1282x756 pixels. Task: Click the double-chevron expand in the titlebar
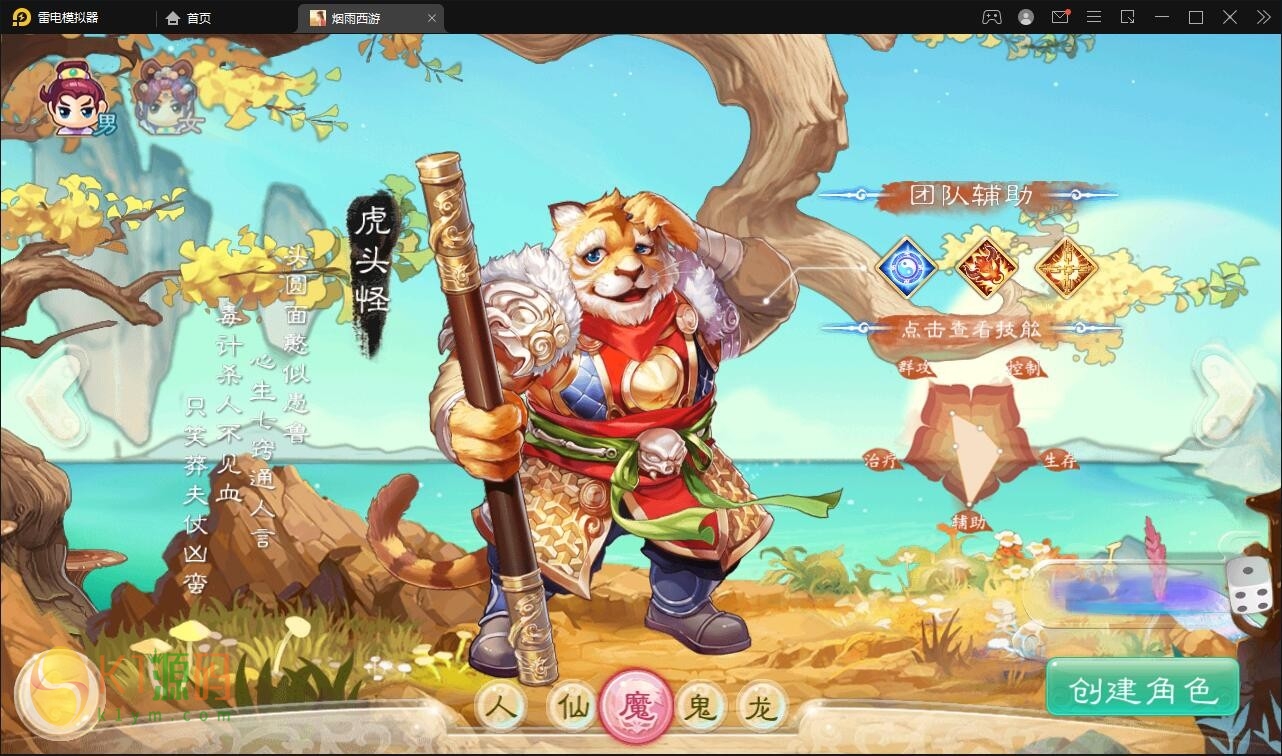pyautogui.click(x=1262, y=17)
